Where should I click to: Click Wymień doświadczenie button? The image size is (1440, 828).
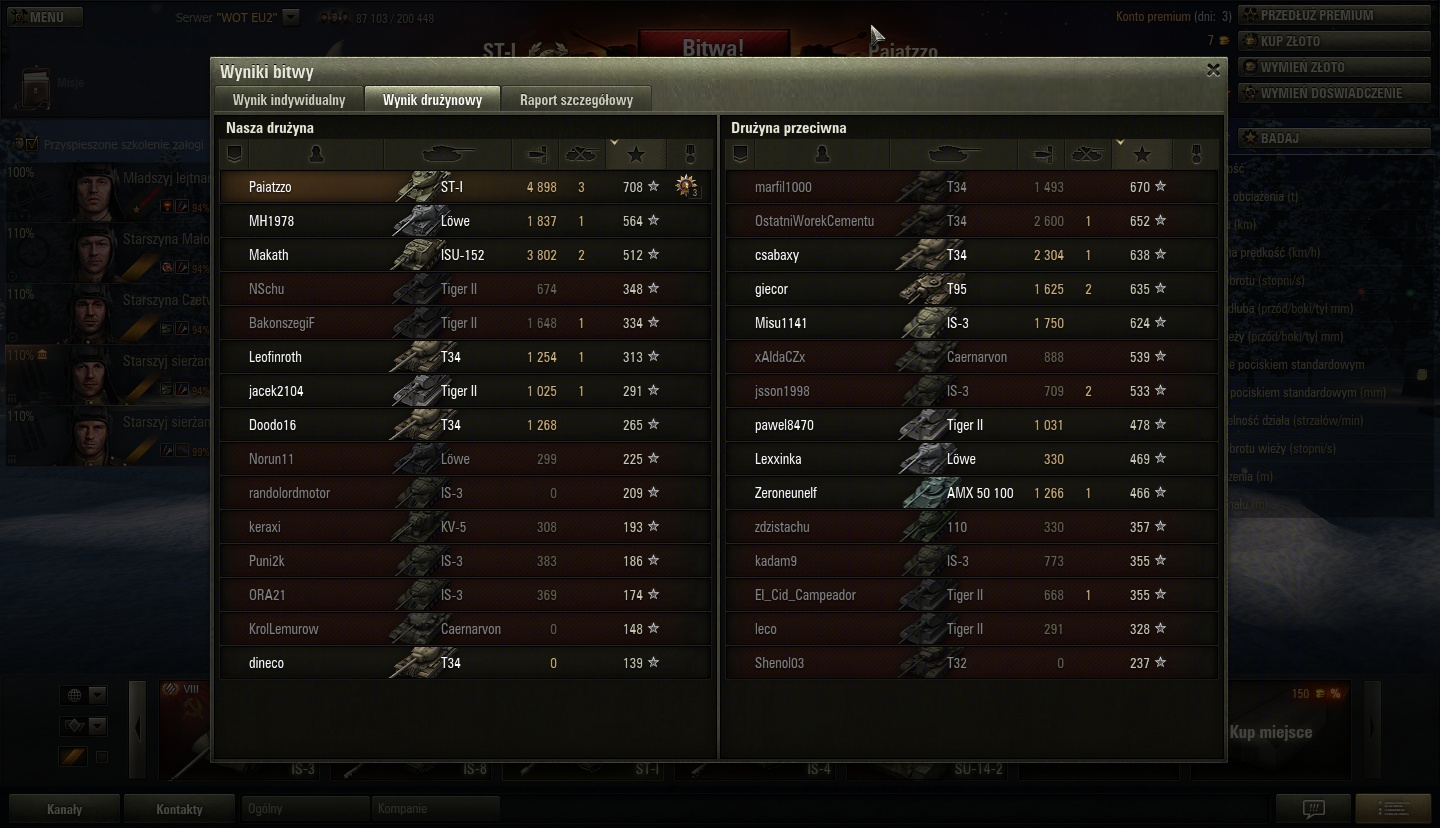click(x=1331, y=93)
